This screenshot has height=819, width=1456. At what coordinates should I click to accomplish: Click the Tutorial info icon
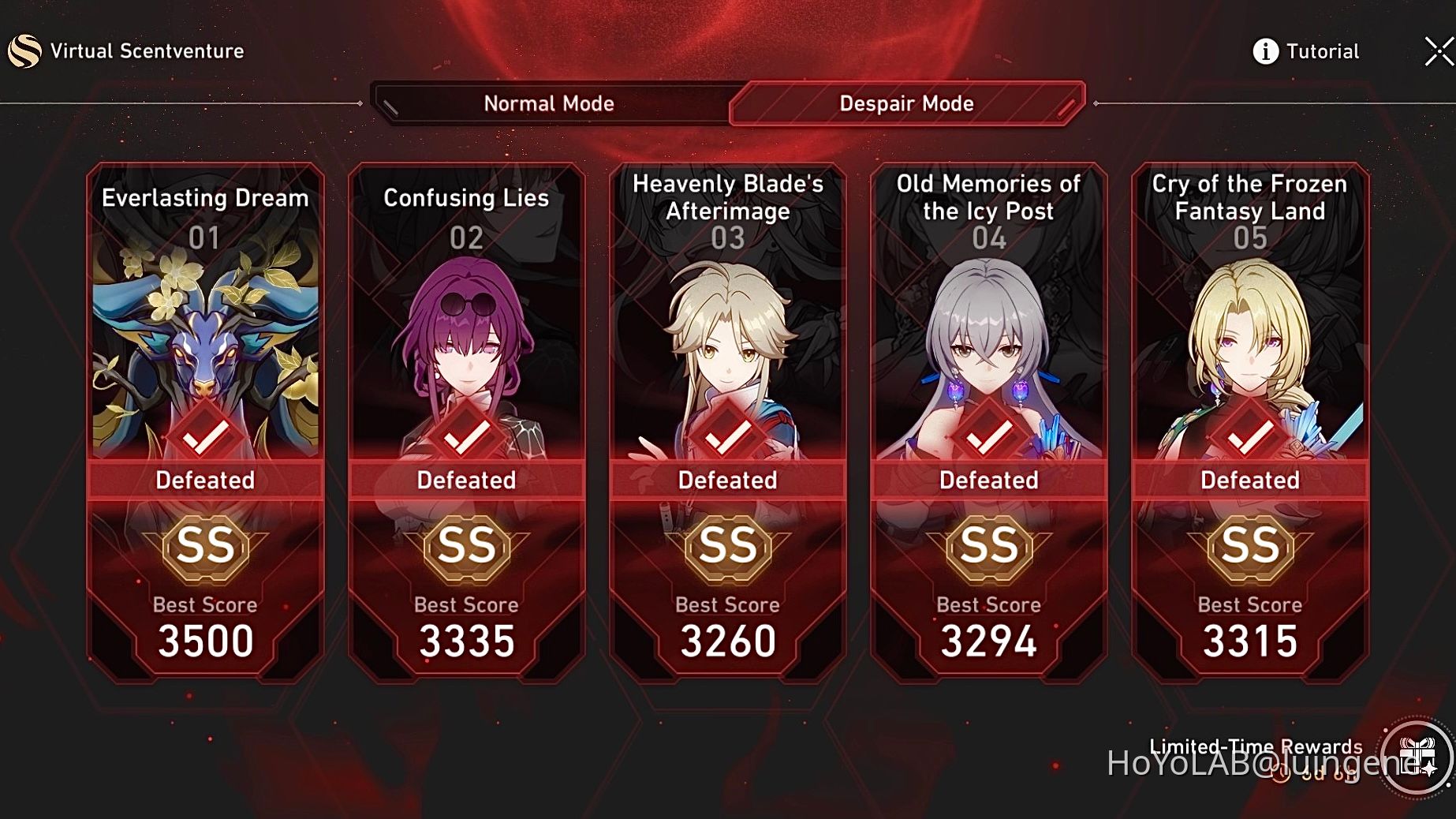[x=1265, y=50]
